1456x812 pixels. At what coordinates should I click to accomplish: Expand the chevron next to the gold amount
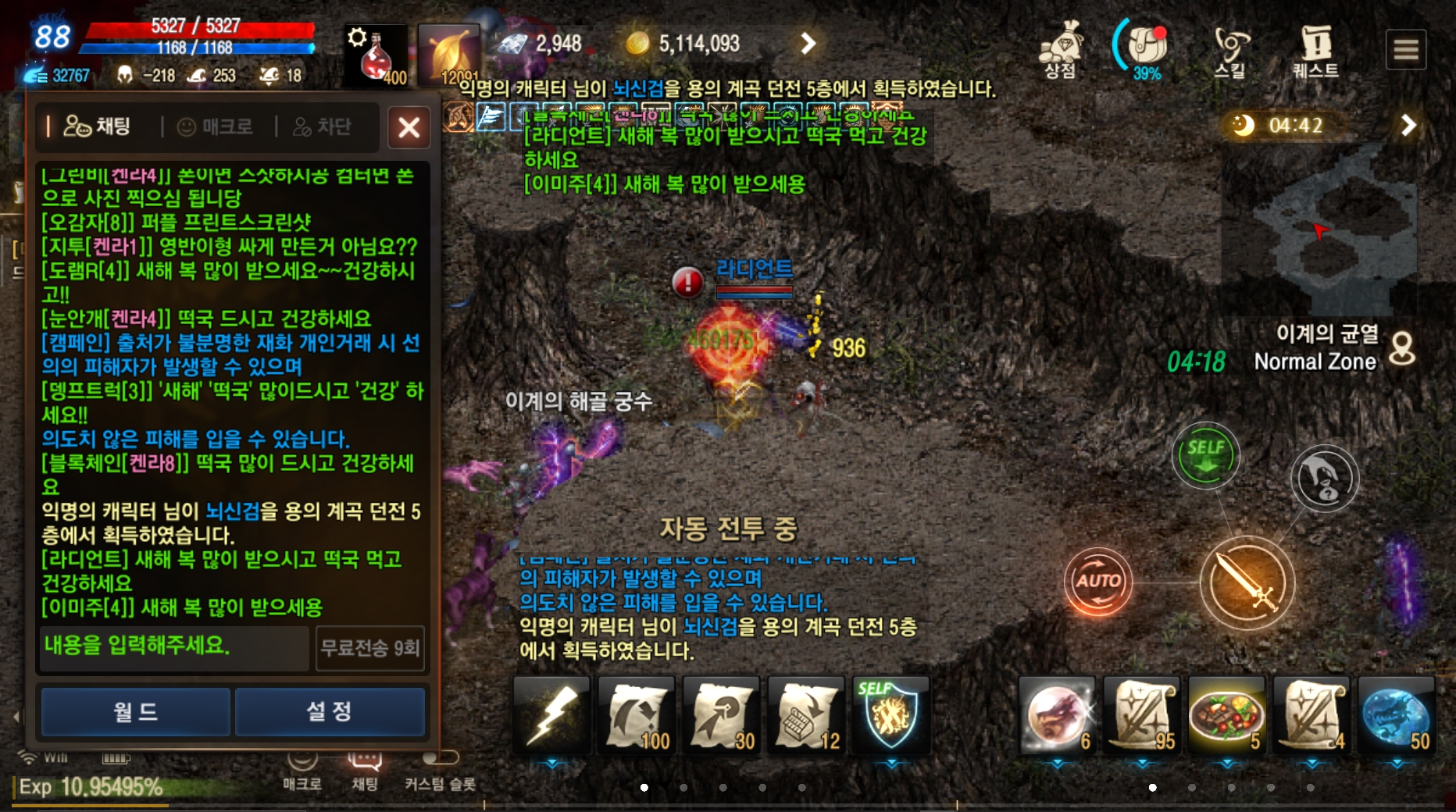click(807, 44)
